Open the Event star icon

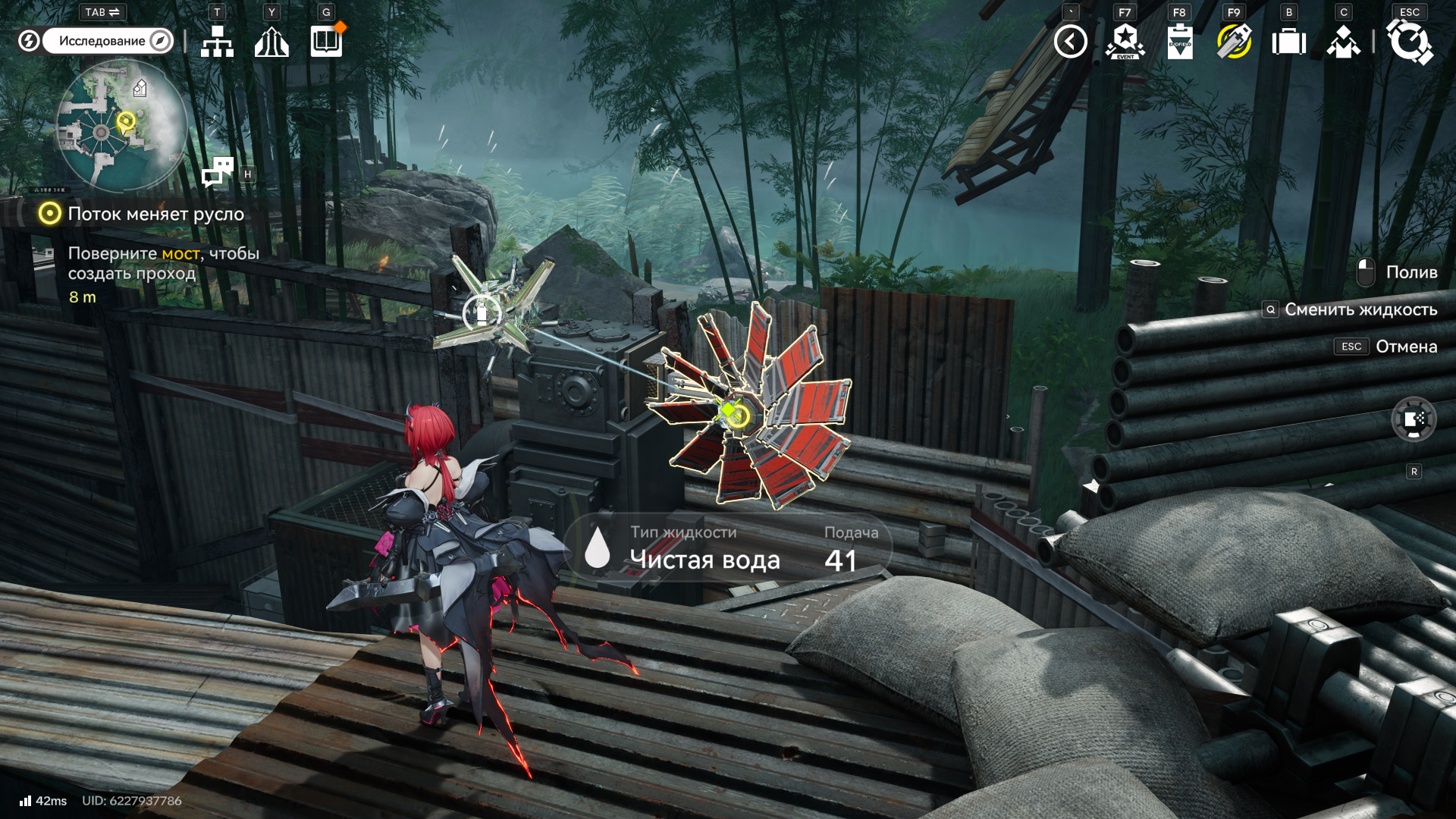click(1125, 42)
